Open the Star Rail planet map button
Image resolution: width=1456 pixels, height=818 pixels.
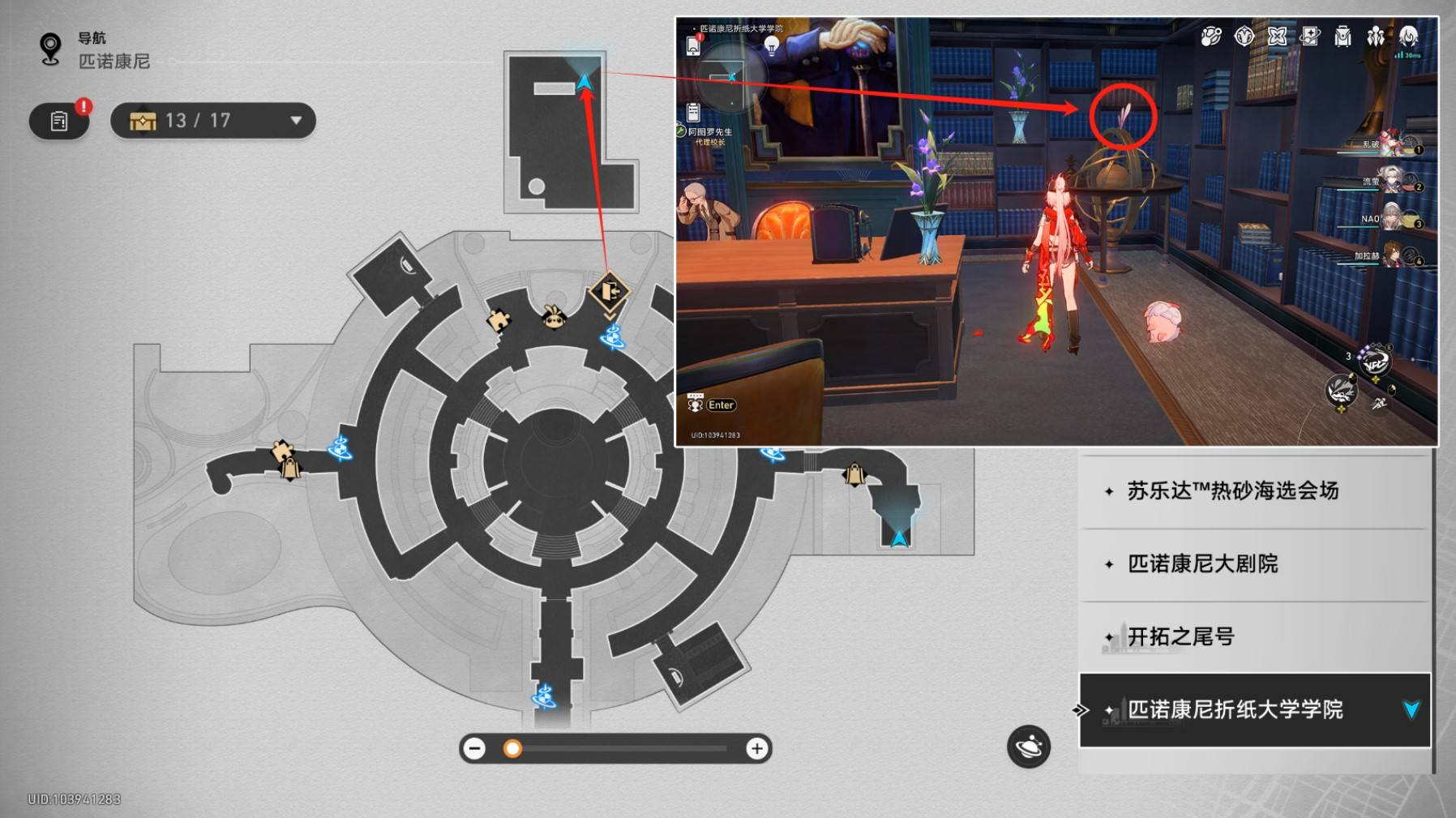(1028, 746)
